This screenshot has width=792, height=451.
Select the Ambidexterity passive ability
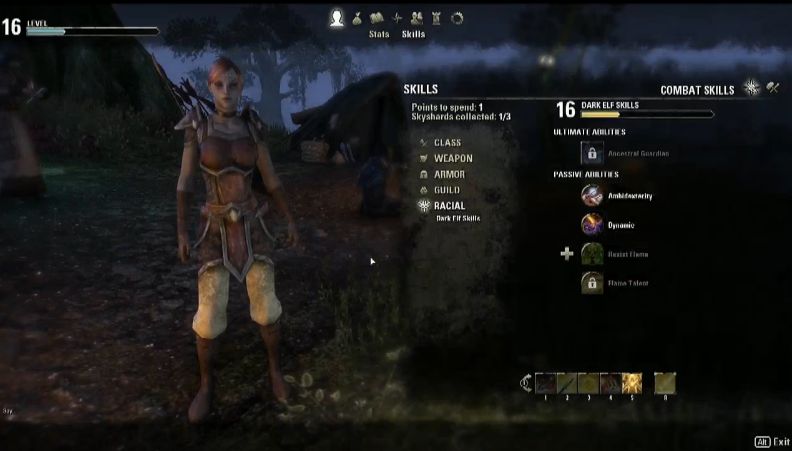point(592,195)
